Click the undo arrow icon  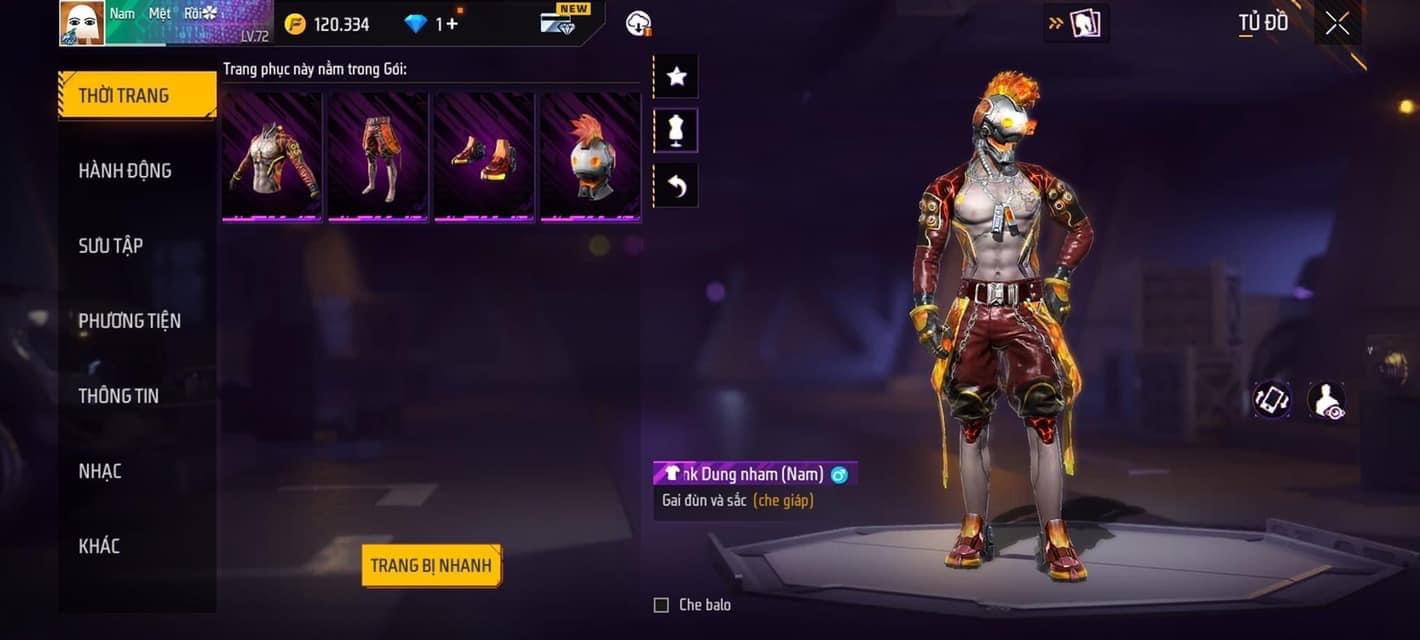(x=676, y=186)
